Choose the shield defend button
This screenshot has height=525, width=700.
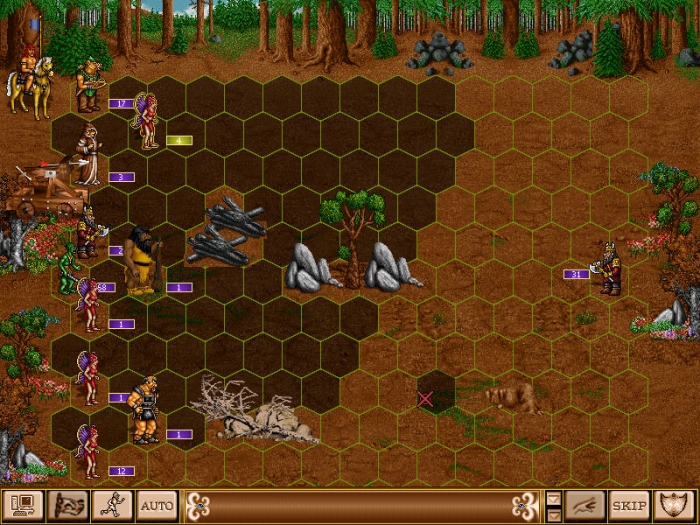[676, 504]
